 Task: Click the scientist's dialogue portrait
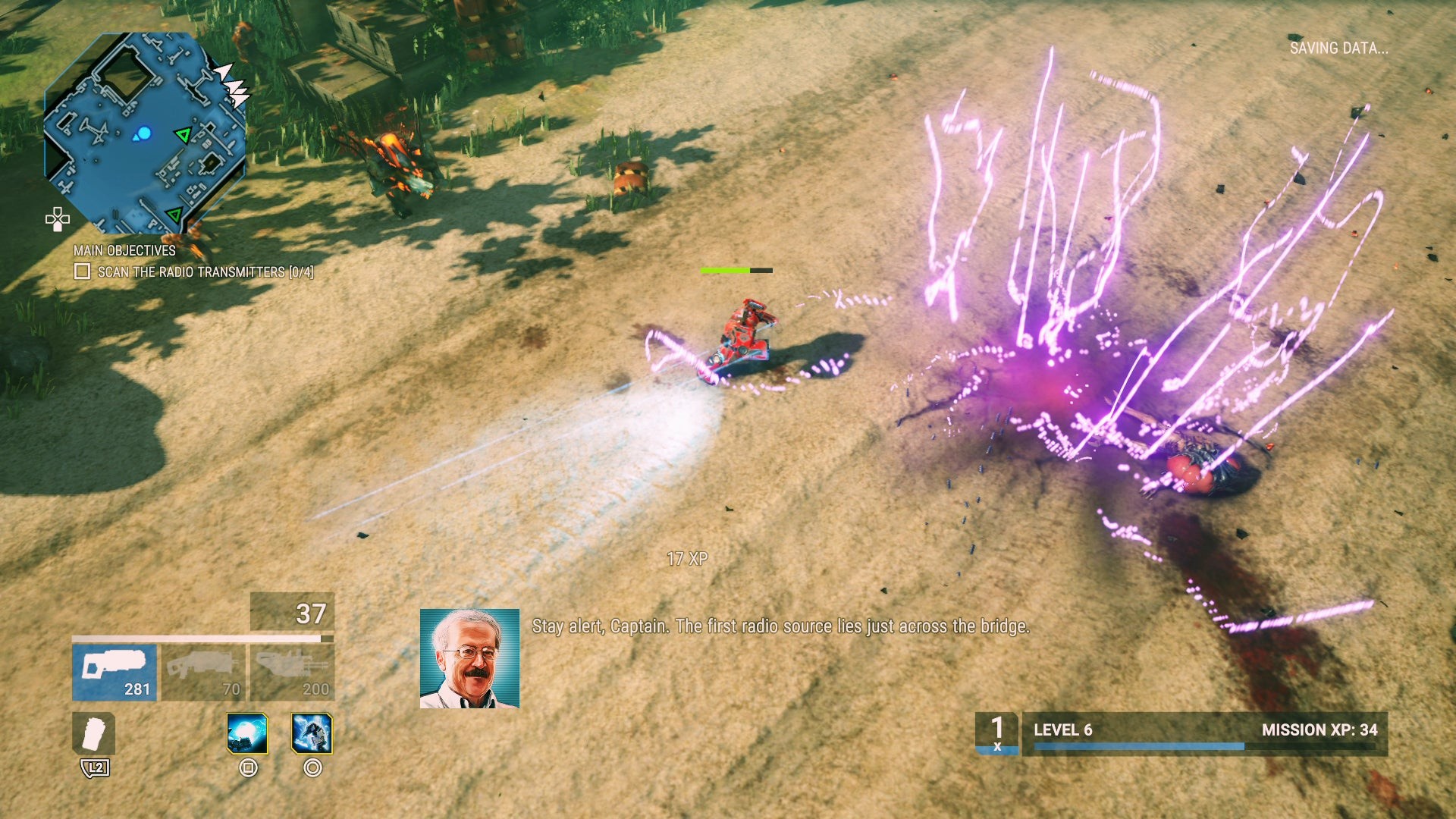469,658
